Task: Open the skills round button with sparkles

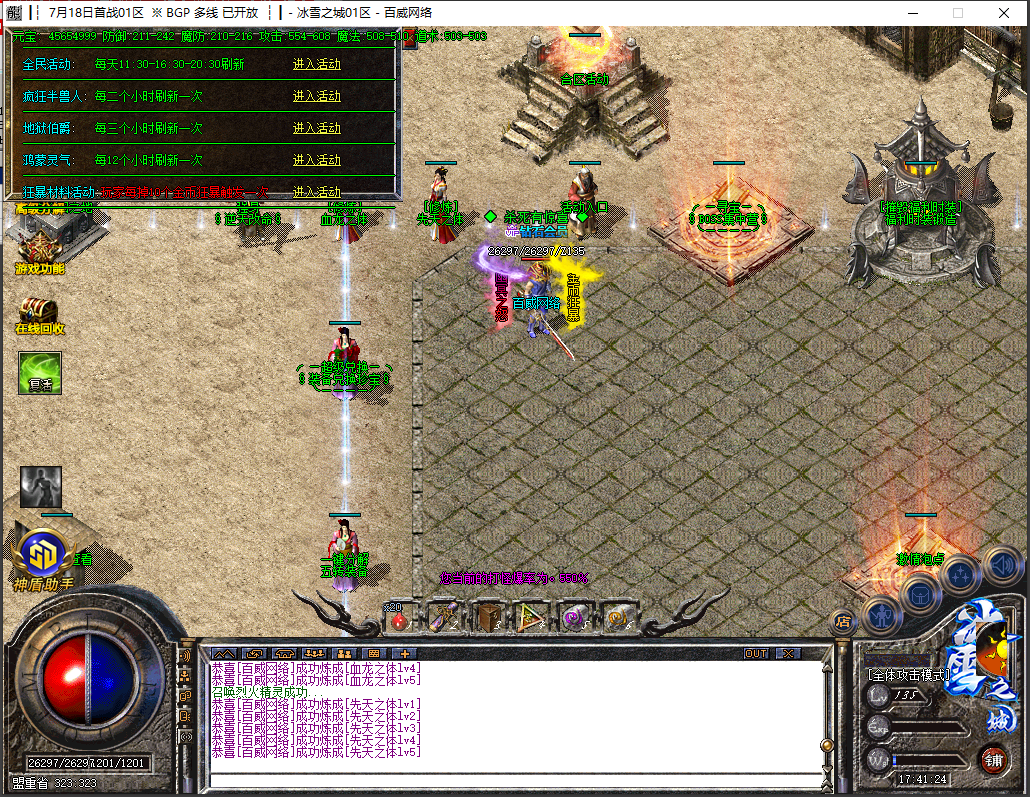Action: (x=960, y=574)
